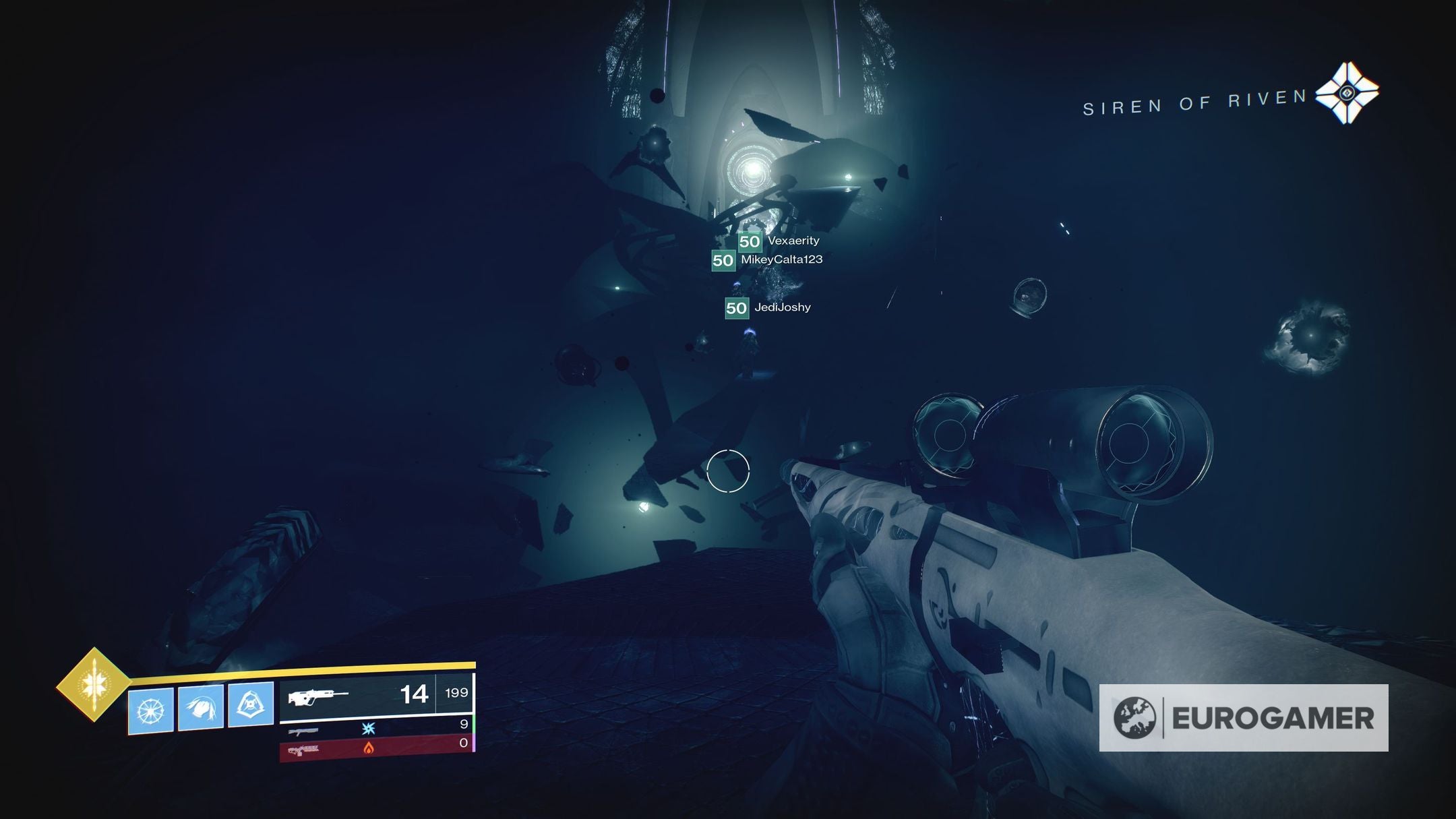Image resolution: width=1456 pixels, height=819 pixels.
Task: Use the melee hand ability icon
Action: [x=200, y=707]
